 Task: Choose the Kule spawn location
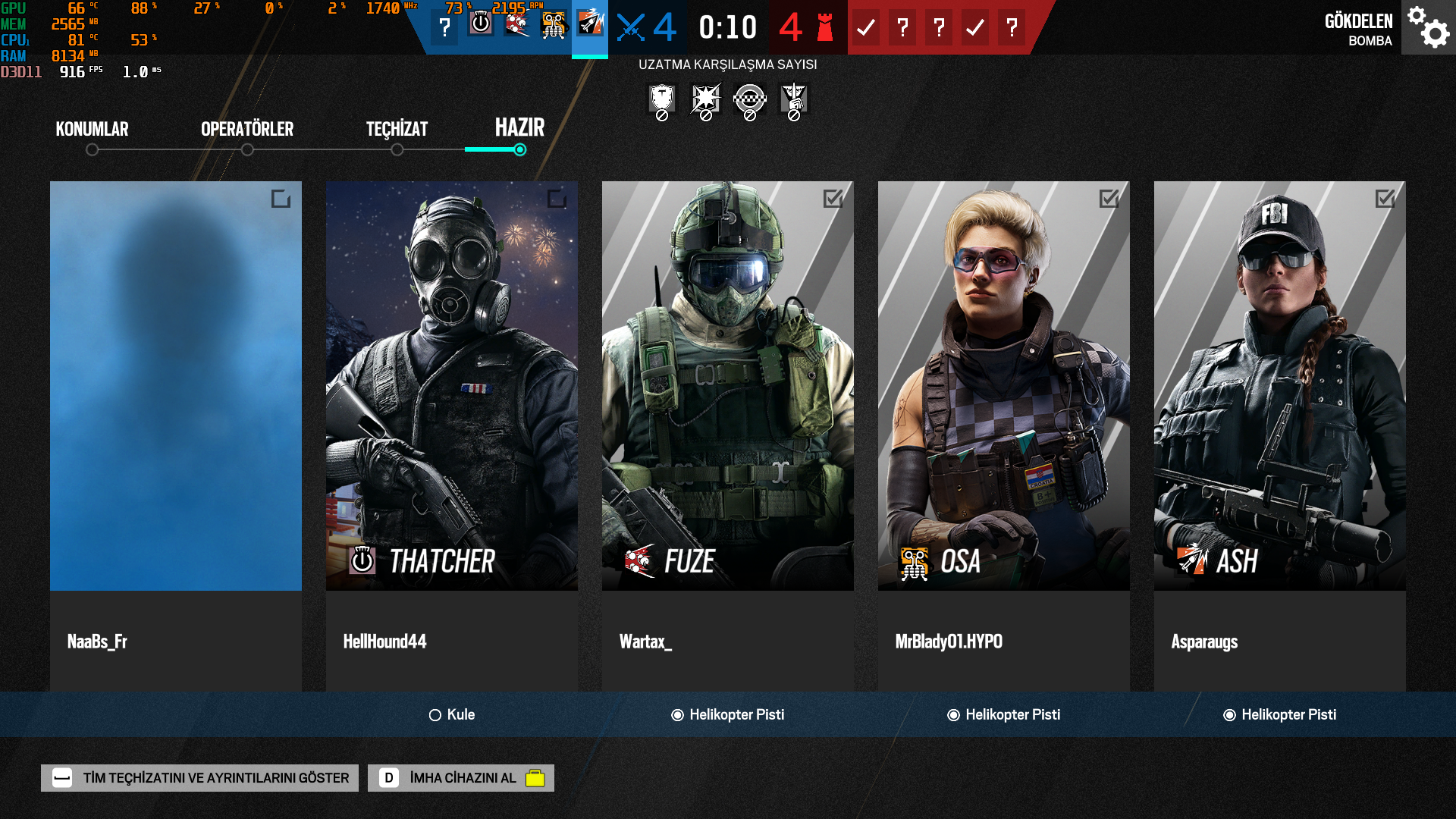[452, 715]
